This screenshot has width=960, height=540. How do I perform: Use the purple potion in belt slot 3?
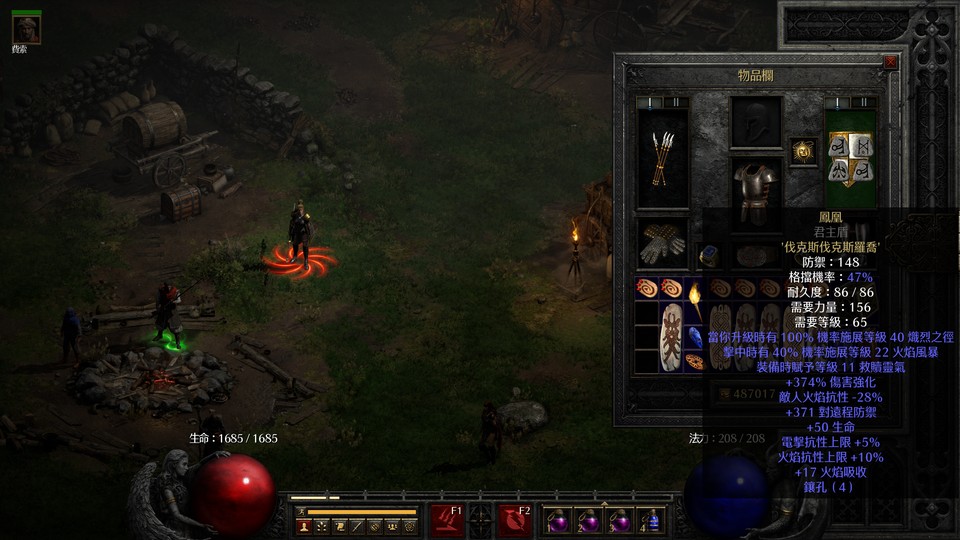[x=620, y=521]
